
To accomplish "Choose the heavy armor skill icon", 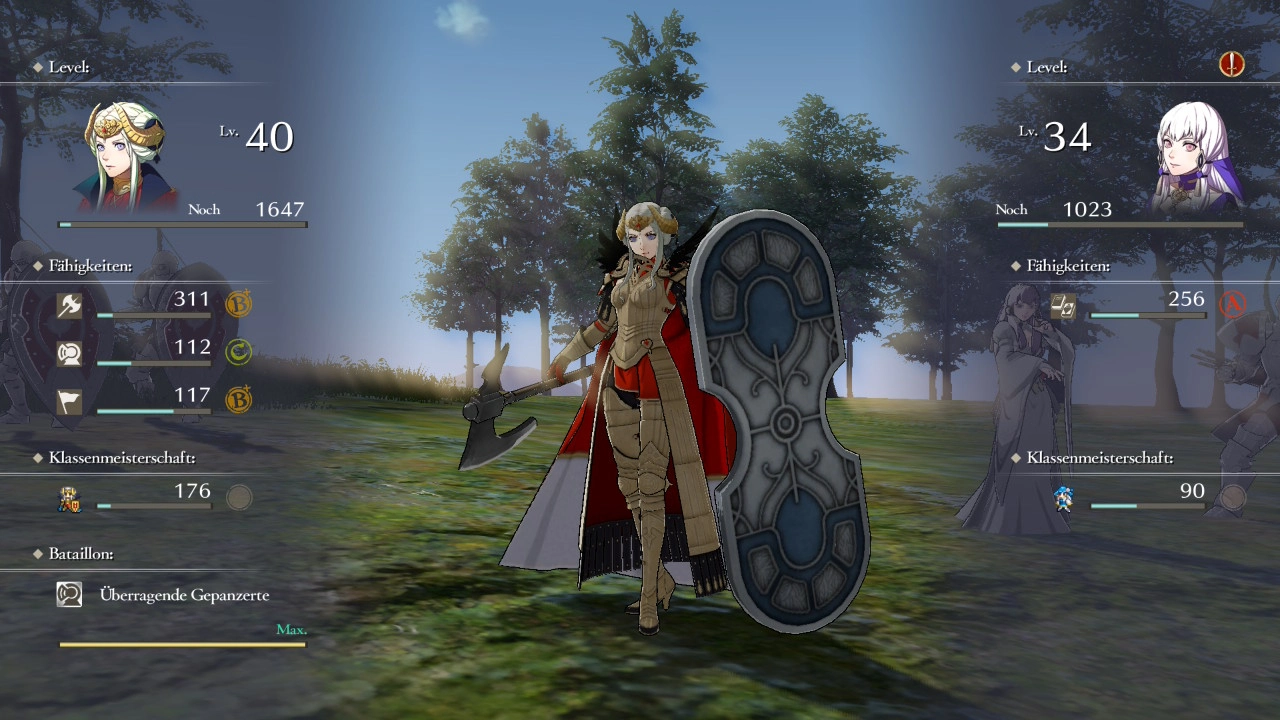I will tap(69, 353).
